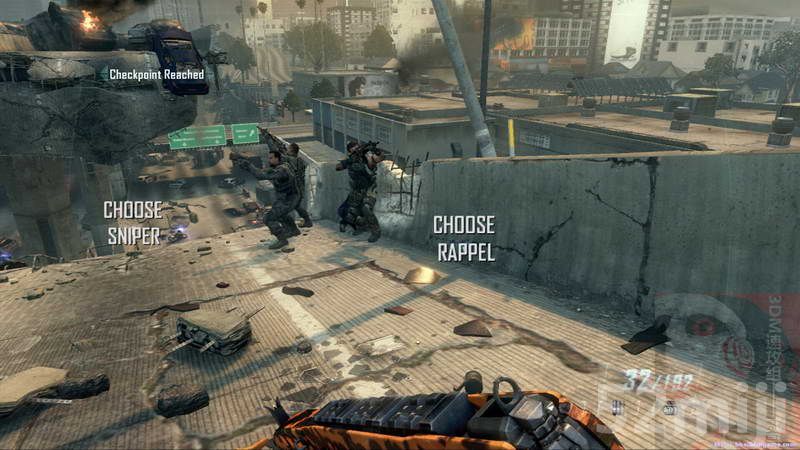Choose the Rappel option
The width and height of the screenshot is (800, 450).
pos(464,238)
